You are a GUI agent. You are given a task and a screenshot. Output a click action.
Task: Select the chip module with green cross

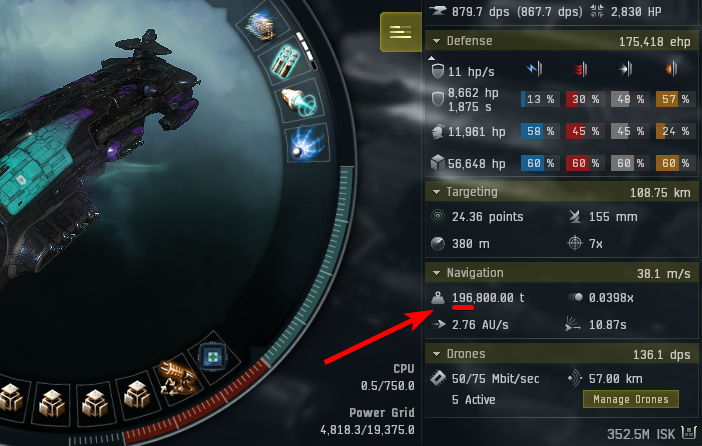coord(213,355)
